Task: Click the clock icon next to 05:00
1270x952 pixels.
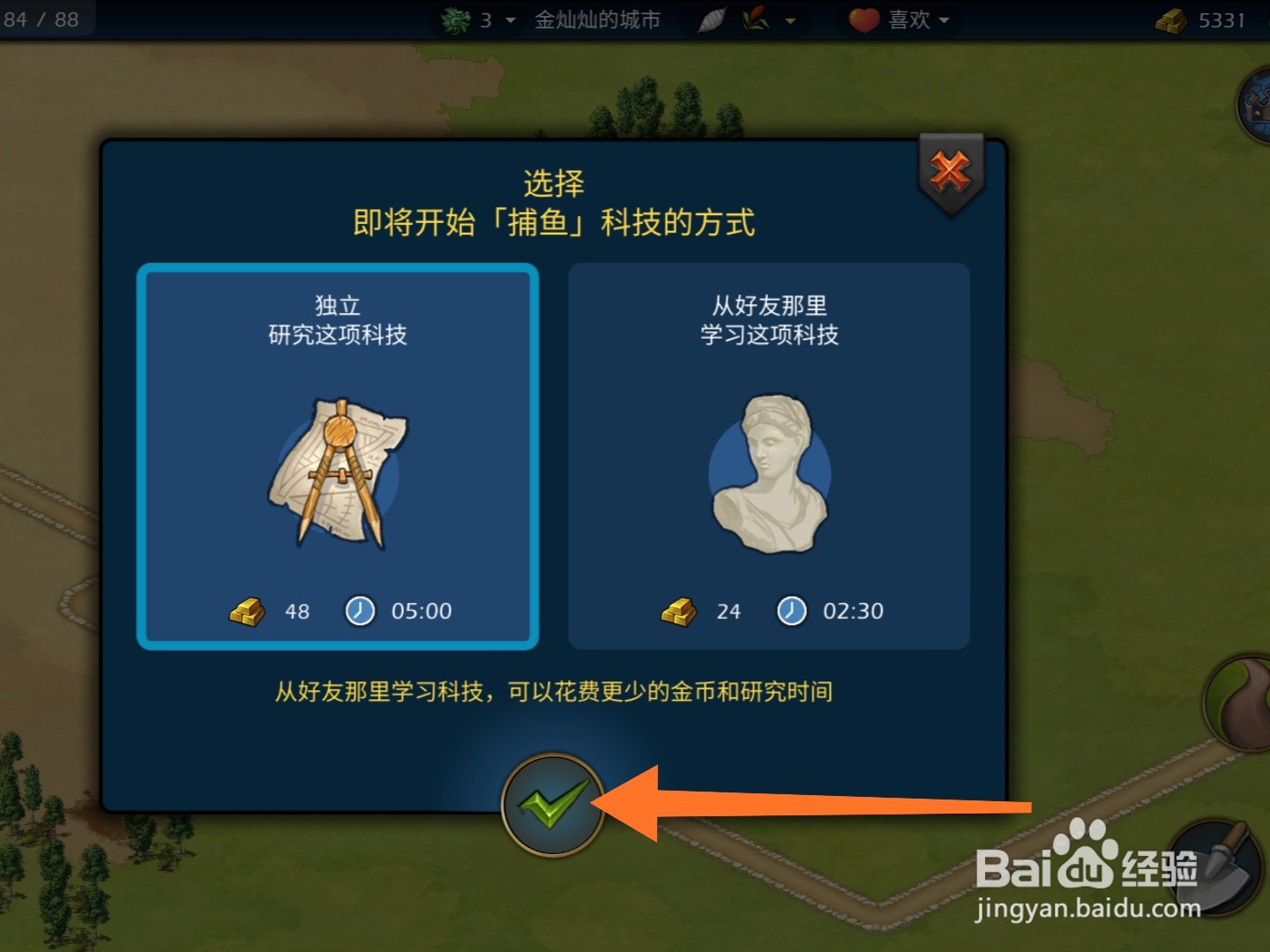Action: pyautogui.click(x=358, y=610)
